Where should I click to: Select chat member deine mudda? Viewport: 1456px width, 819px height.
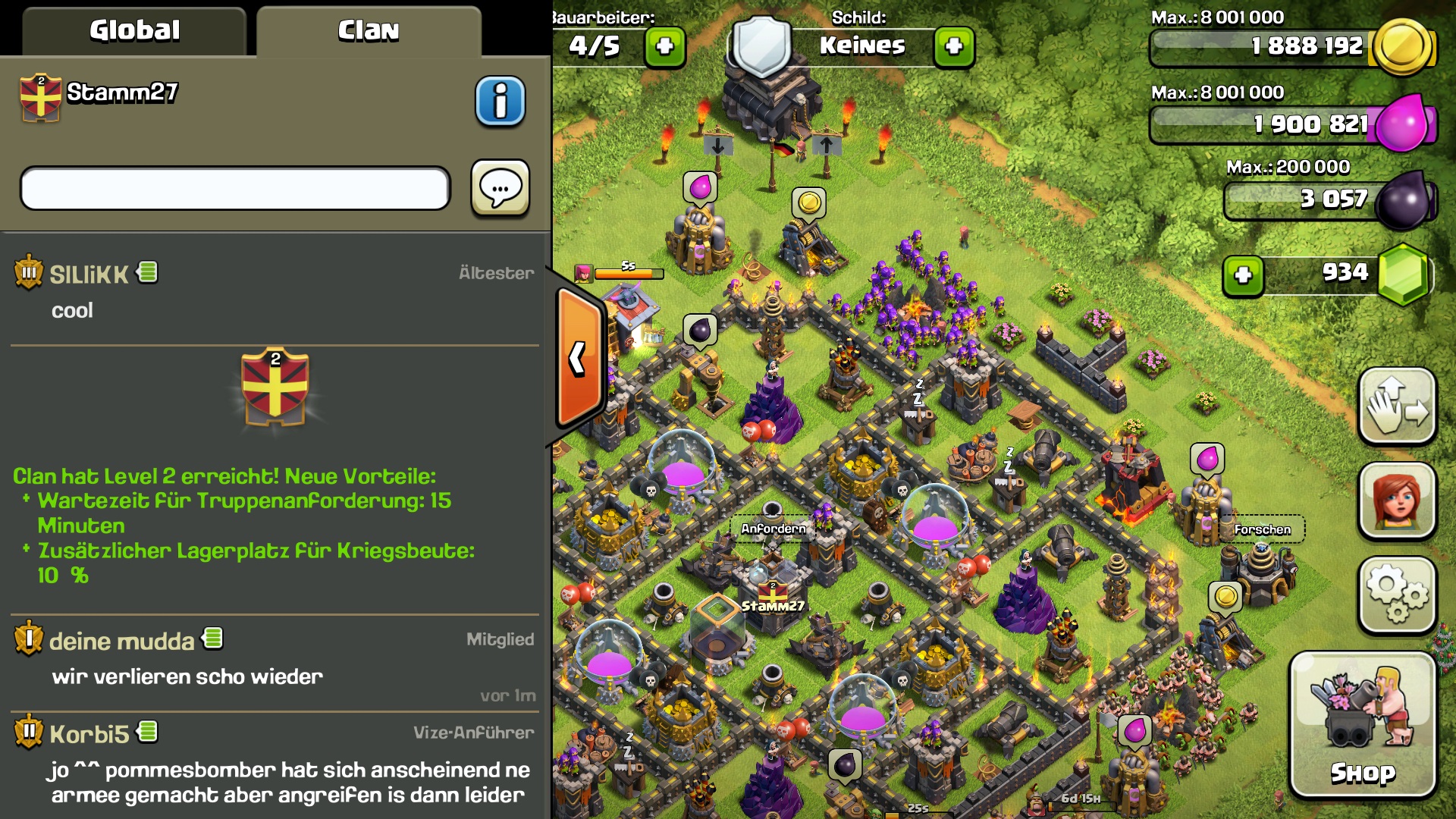tap(121, 642)
